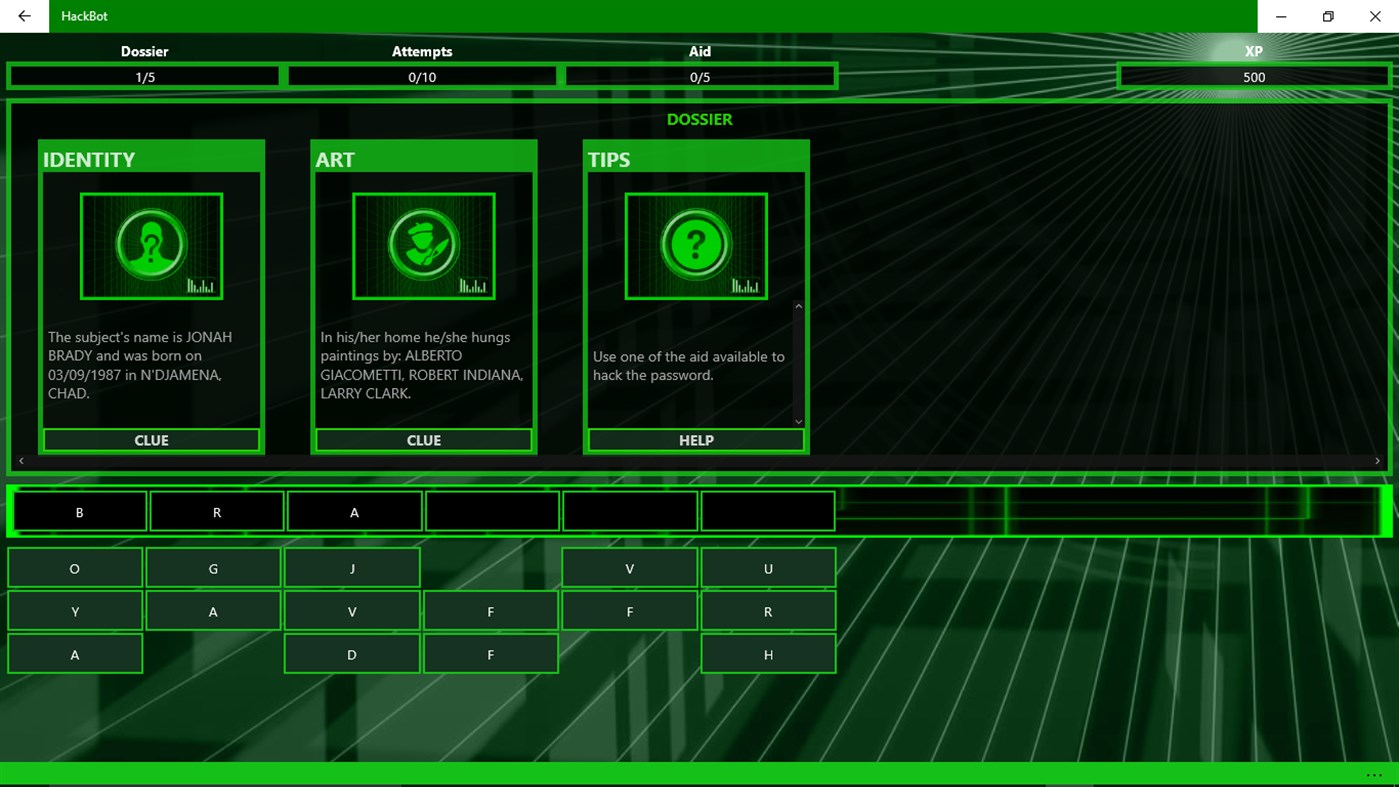1399x787 pixels.
Task: Select the letter O tile
Action: click(74, 568)
